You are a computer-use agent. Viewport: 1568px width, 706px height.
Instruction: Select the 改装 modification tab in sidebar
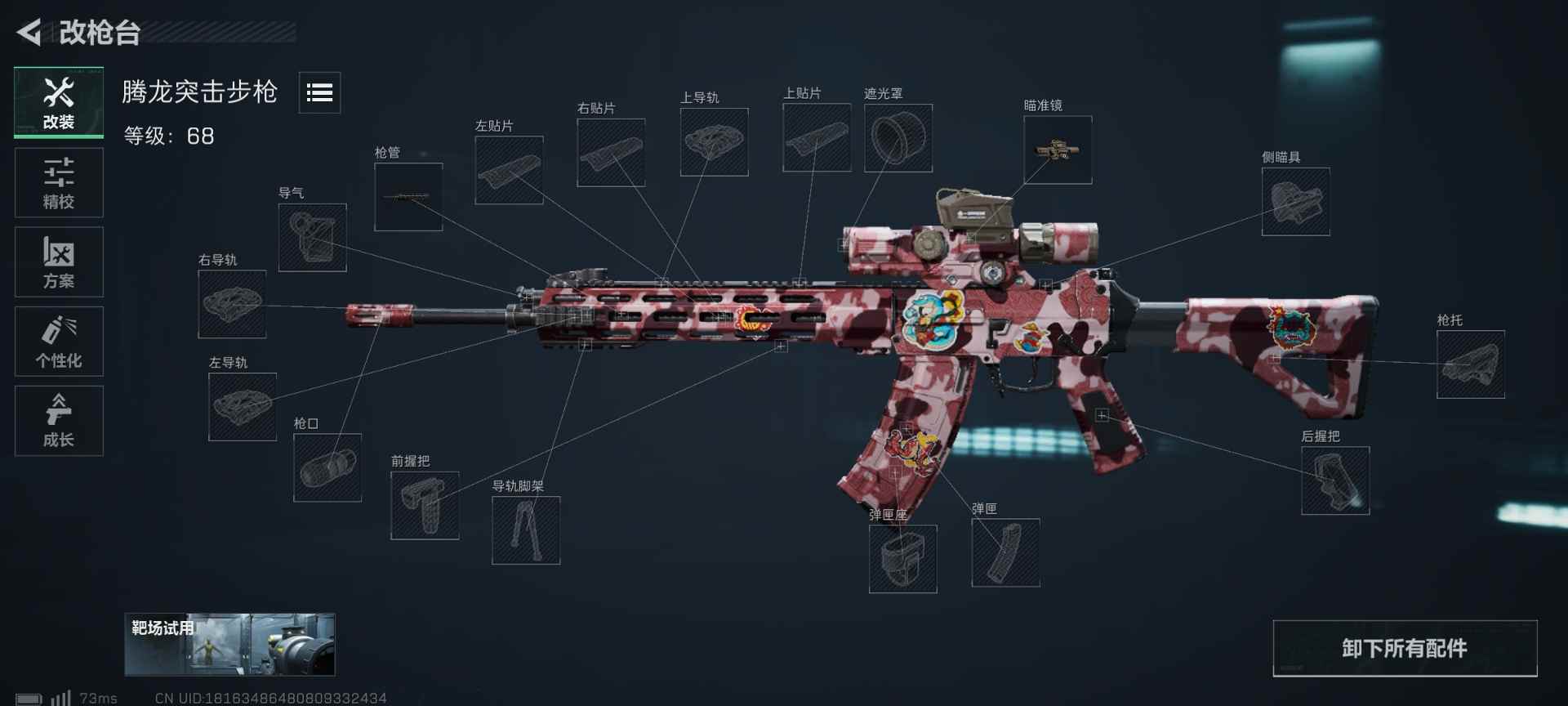pyautogui.click(x=58, y=101)
